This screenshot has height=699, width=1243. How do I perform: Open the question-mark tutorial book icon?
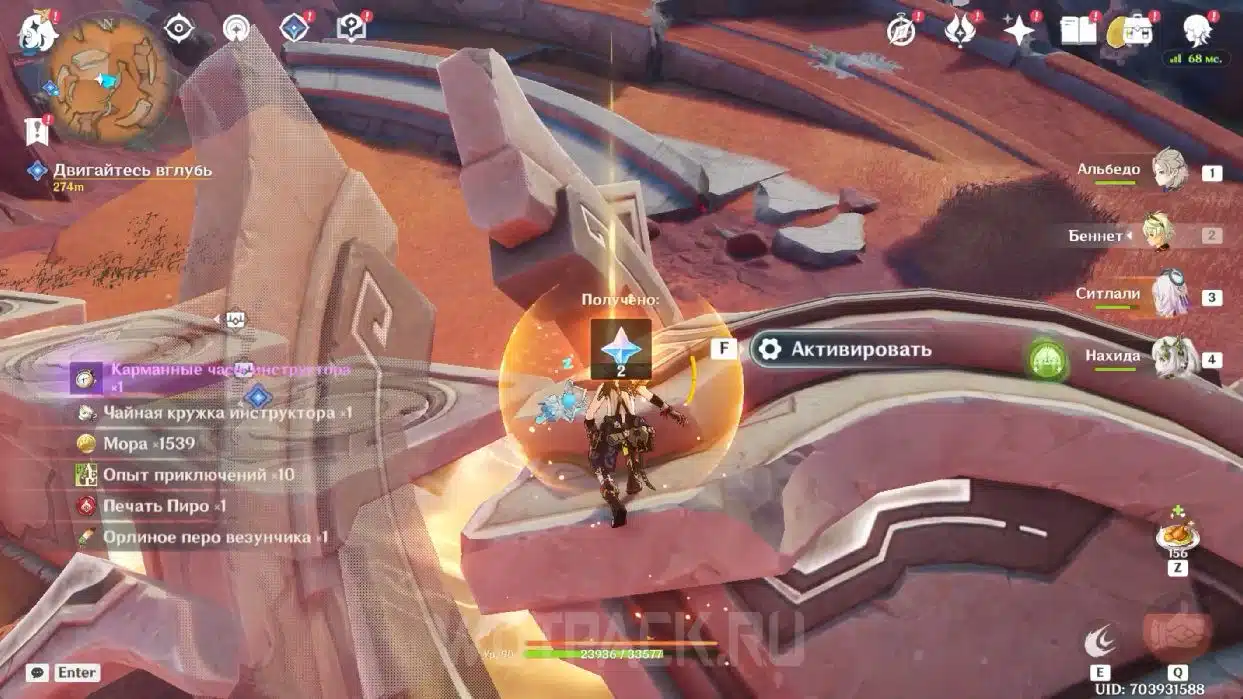(351, 28)
